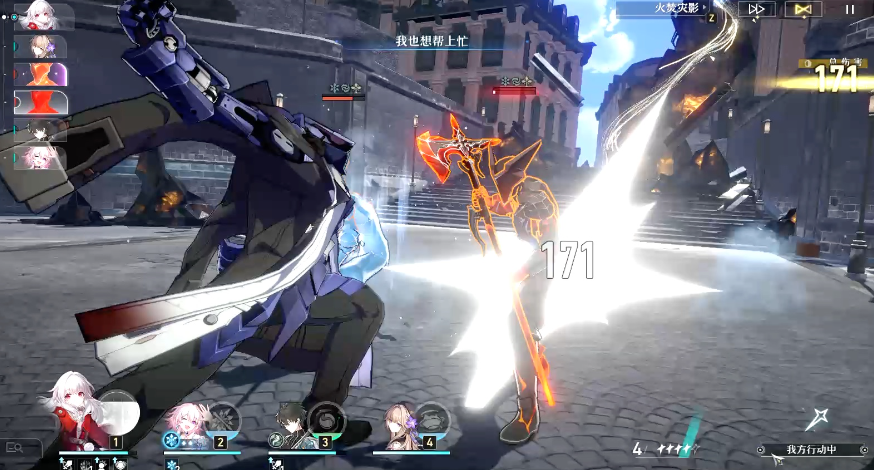
Task: Toggle auto-battle mode
Action: click(x=802, y=9)
